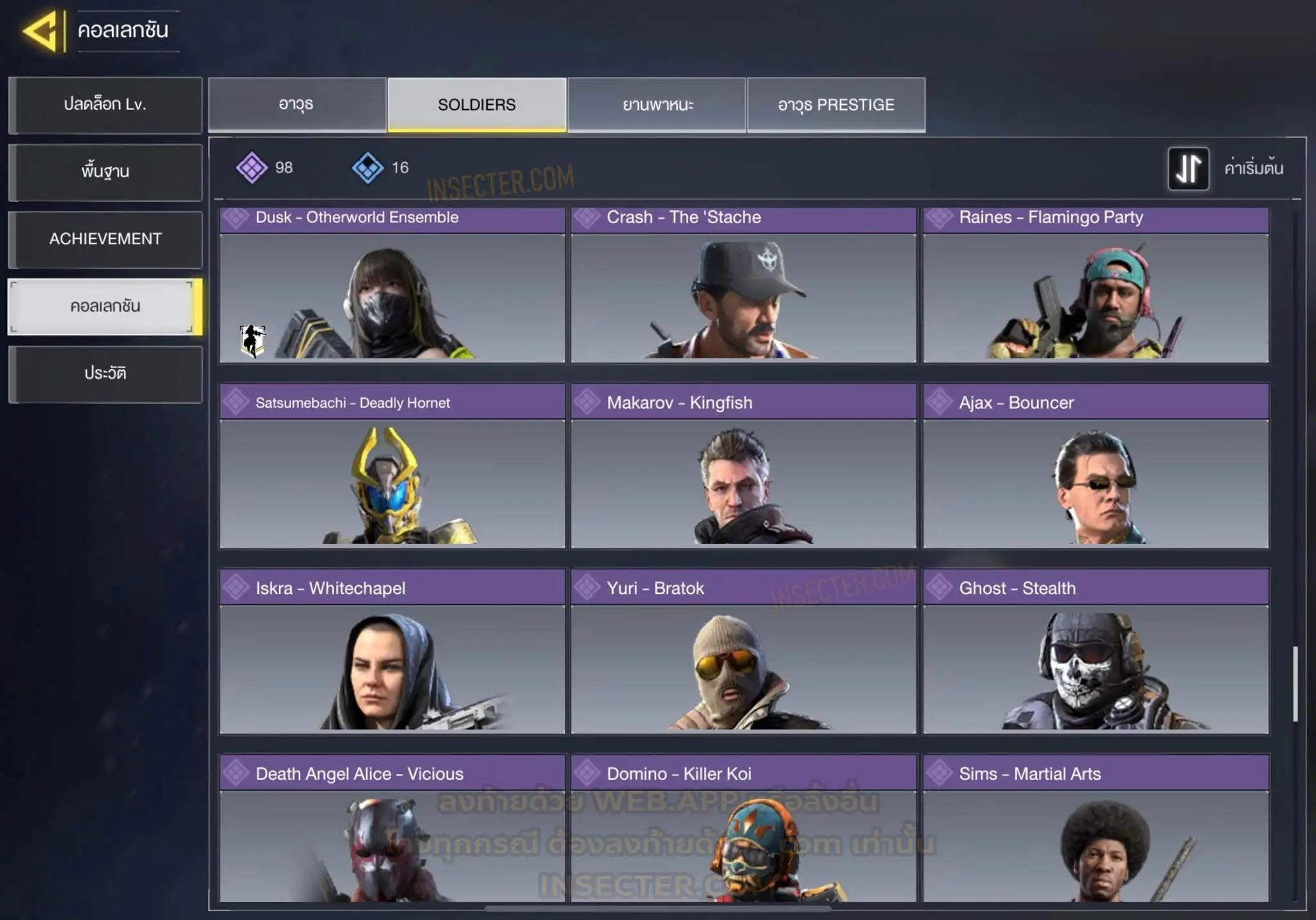Choose the Sims - Martial Arts card
The height and width of the screenshot is (920, 1316).
(1096, 829)
